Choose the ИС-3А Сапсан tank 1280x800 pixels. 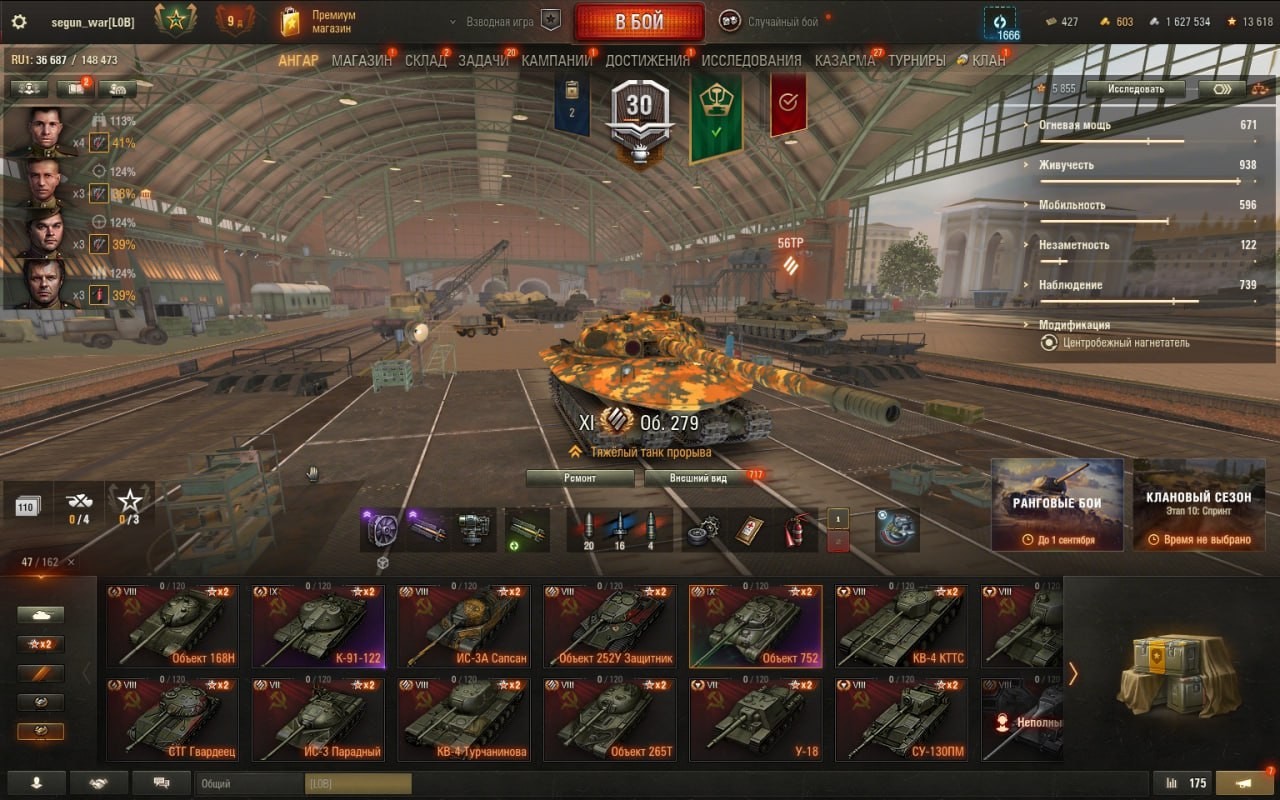point(464,627)
